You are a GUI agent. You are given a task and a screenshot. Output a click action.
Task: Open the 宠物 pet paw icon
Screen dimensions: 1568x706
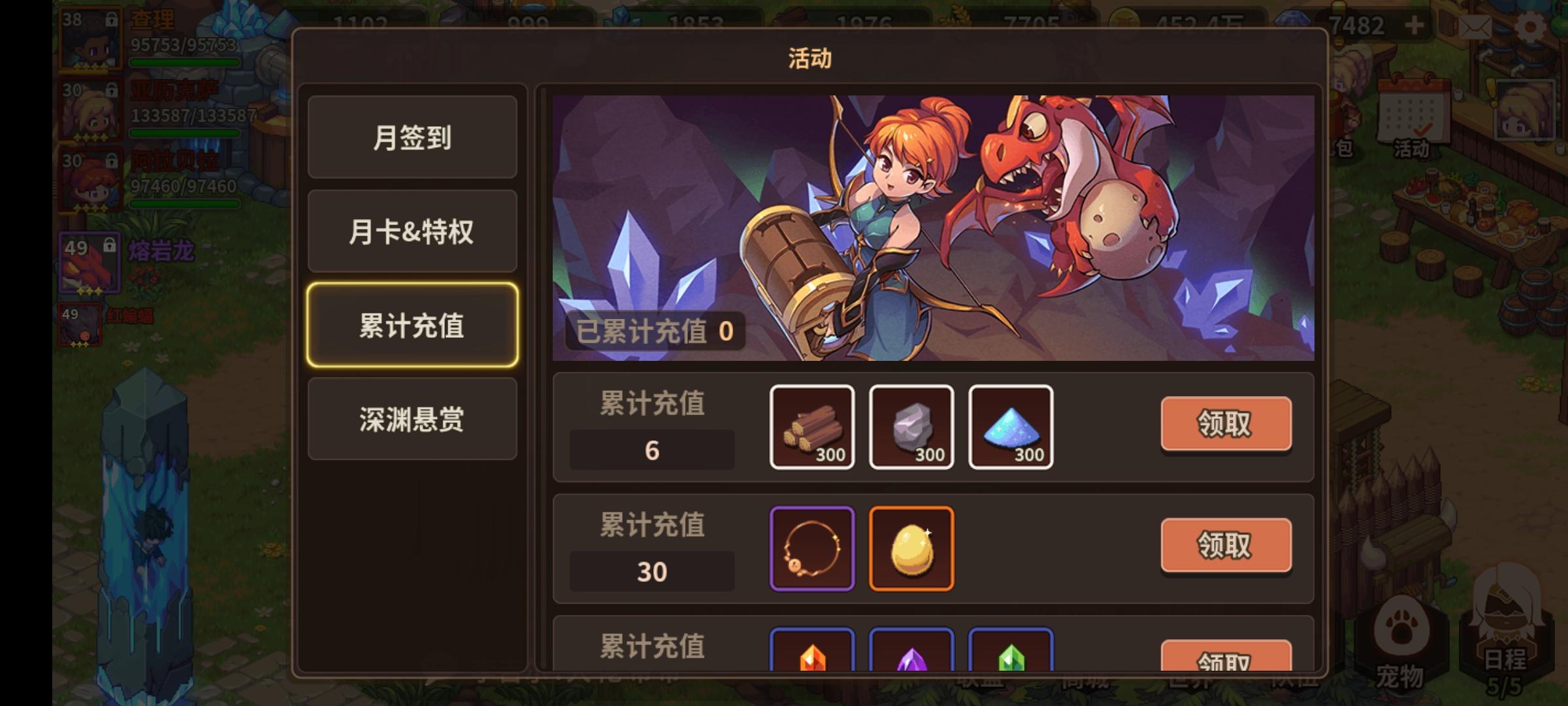[1402, 629]
